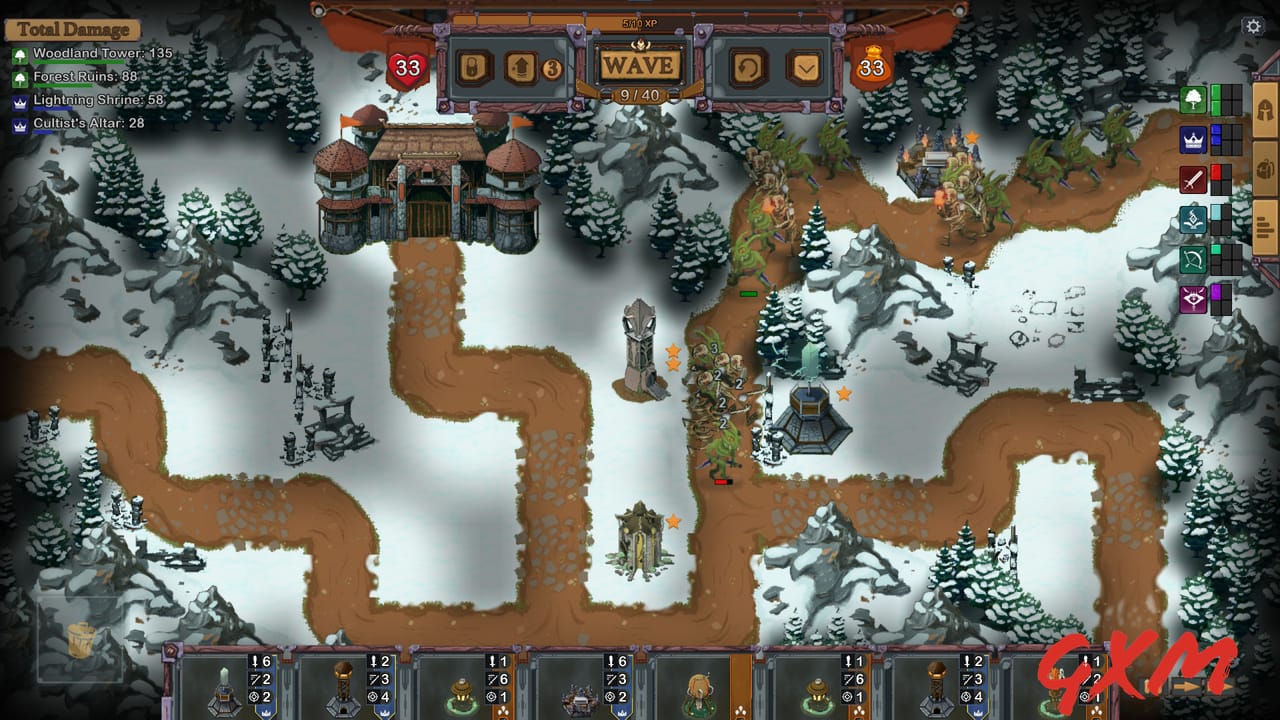
Task: Switch to the helmet tab on right edge
Action: click(1264, 110)
